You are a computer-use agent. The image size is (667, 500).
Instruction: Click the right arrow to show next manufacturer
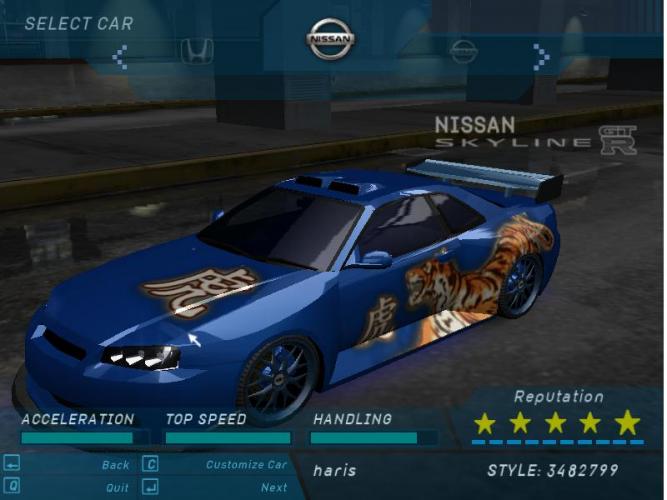tap(541, 56)
